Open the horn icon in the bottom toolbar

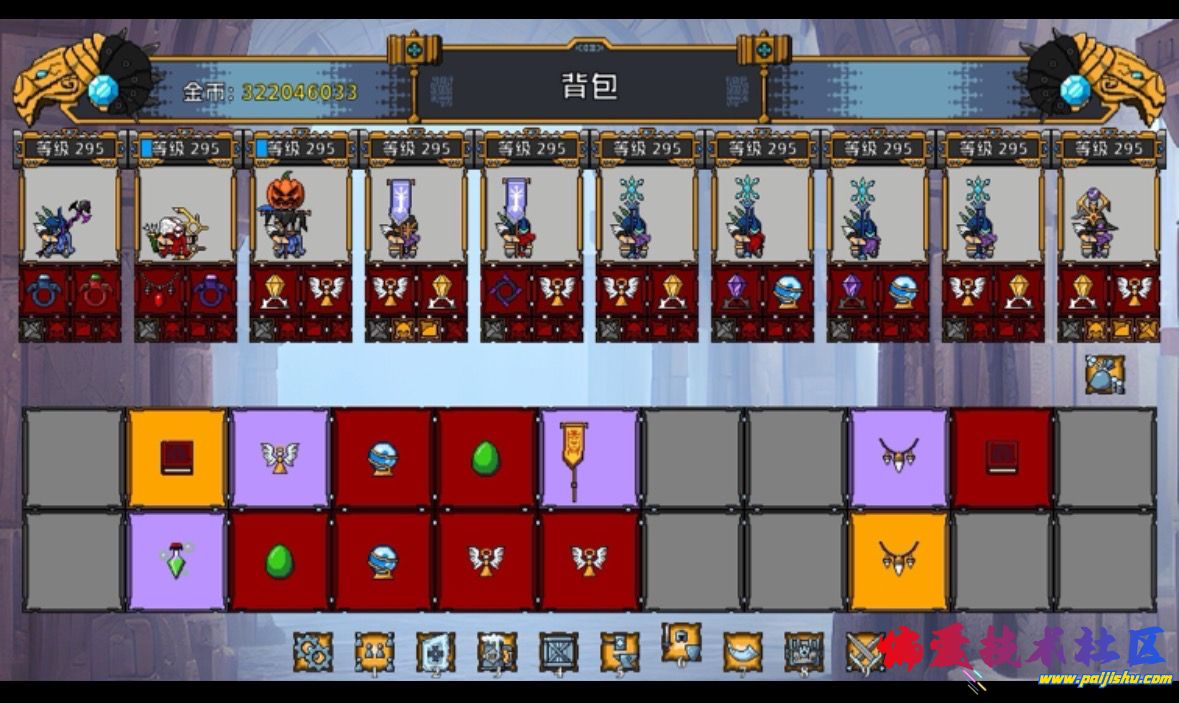742,652
